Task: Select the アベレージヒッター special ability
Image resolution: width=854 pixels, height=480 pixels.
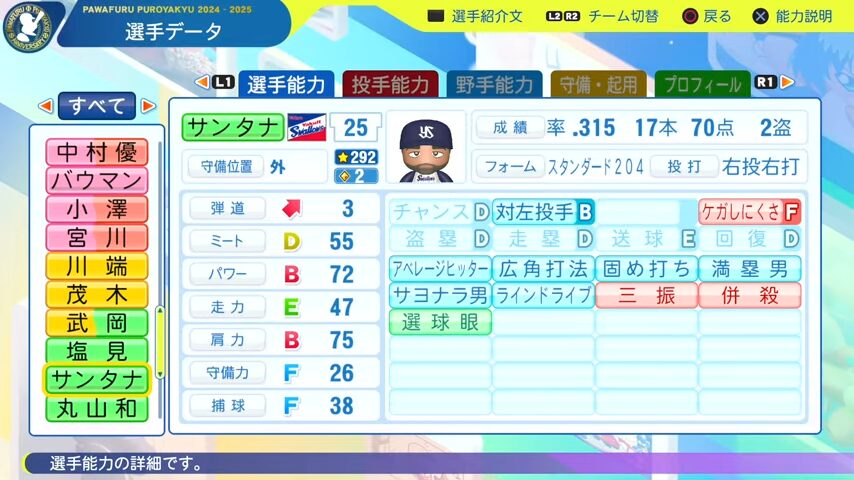Action: [x=440, y=269]
